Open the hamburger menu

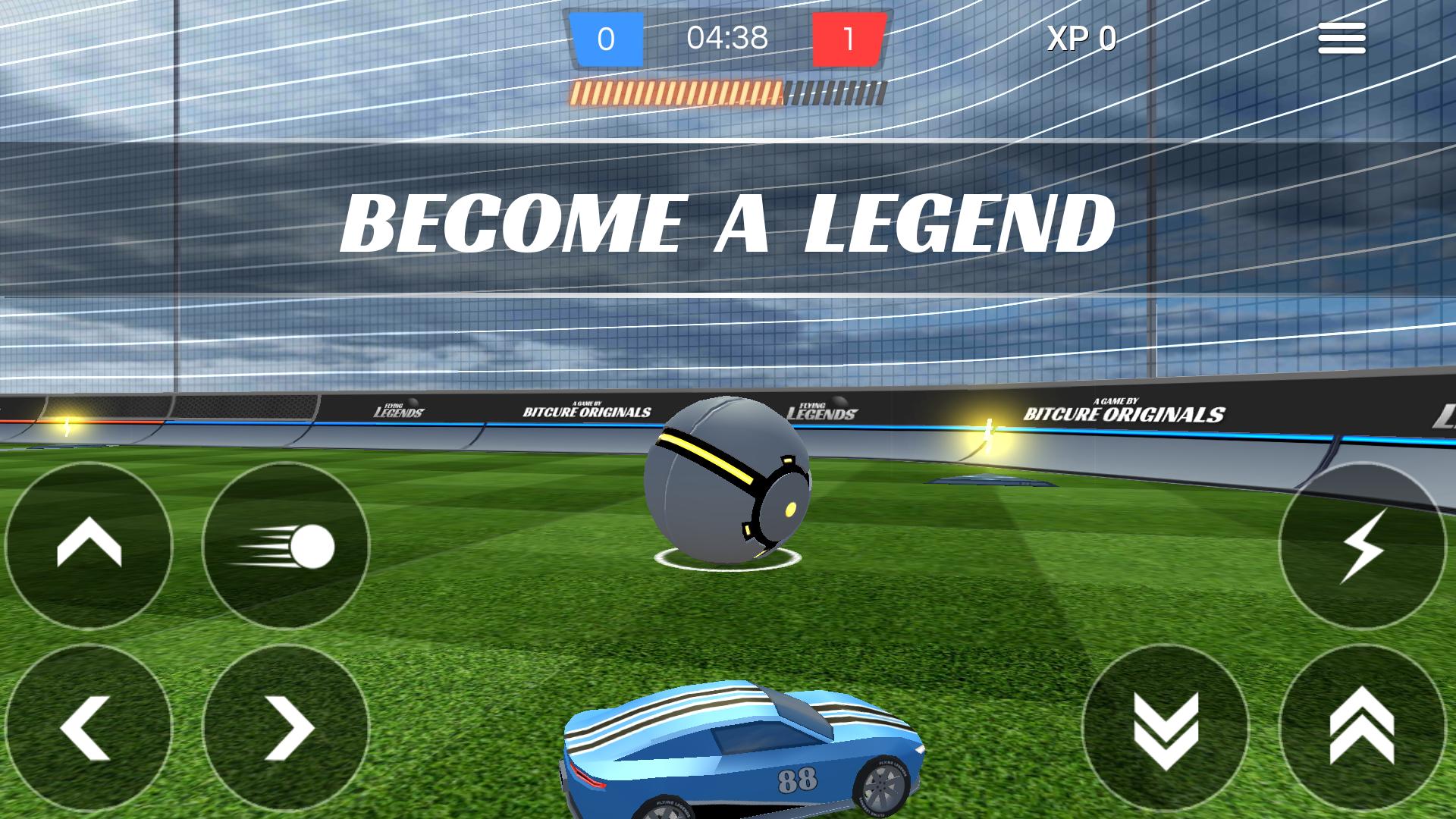(x=1341, y=36)
